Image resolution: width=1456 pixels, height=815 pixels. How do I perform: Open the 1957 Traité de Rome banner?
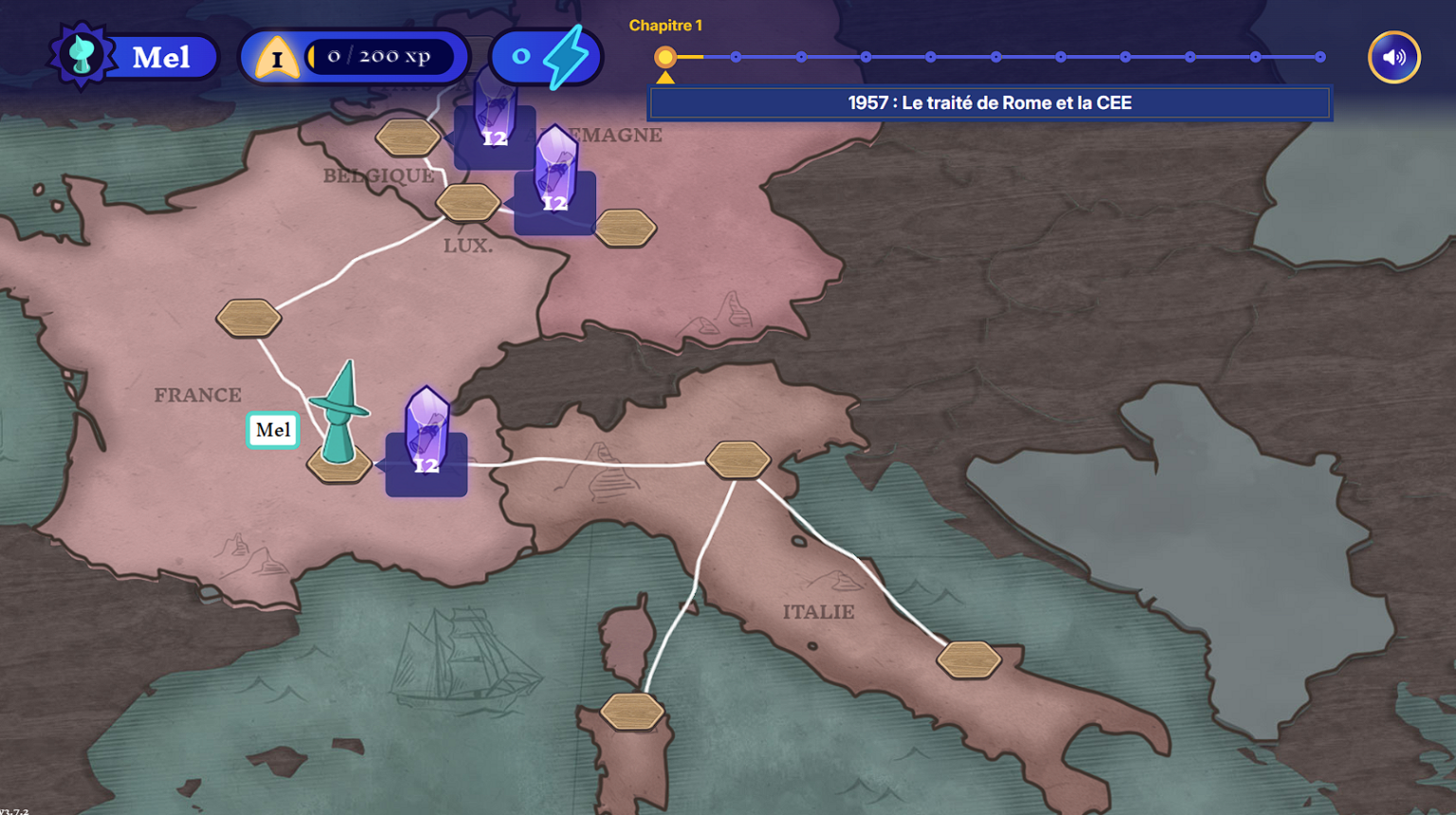pos(990,103)
